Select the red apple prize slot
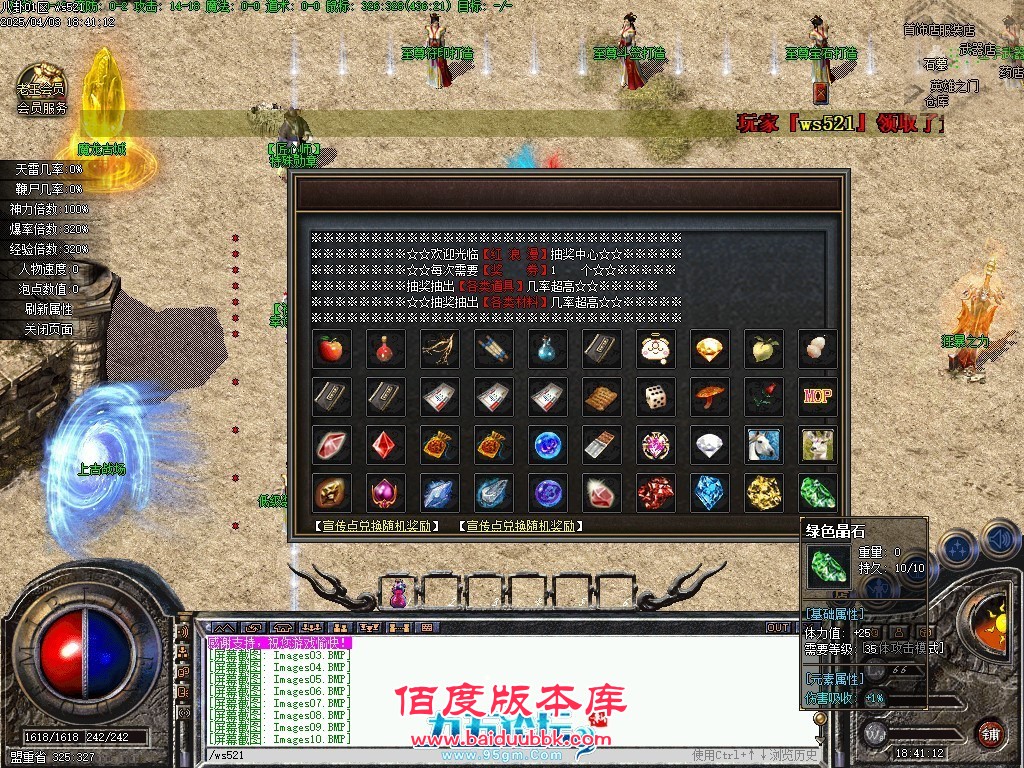Viewport: 1024px width, 768px height. point(330,349)
